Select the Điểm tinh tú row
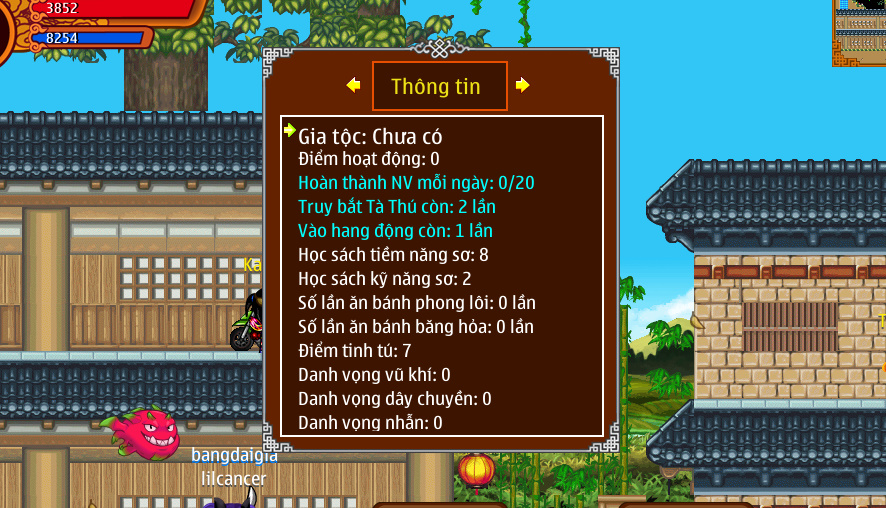The height and width of the screenshot is (508, 886). pos(355,351)
